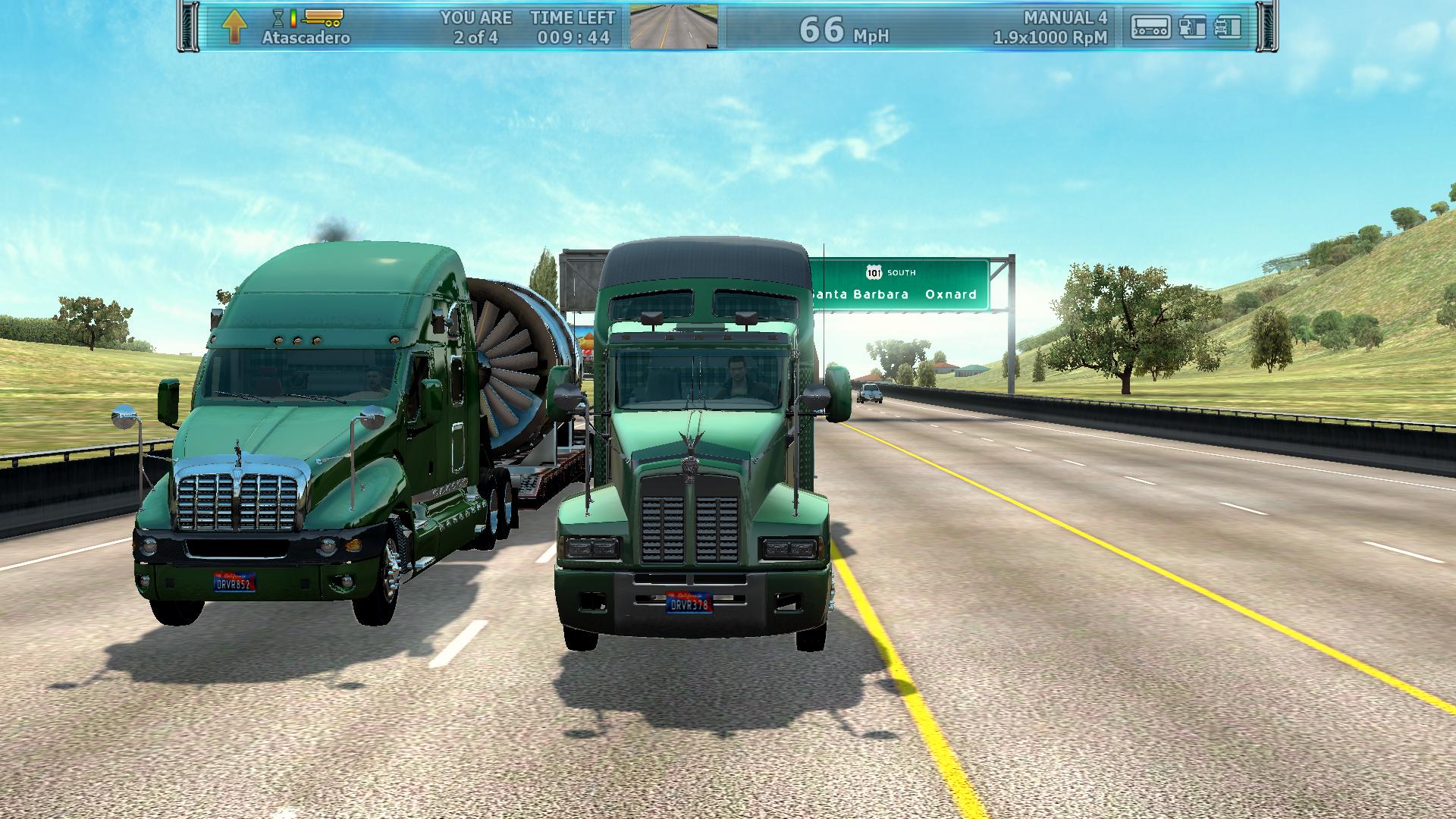Select the truck service icon
1456x819 pixels.
tap(1228, 27)
